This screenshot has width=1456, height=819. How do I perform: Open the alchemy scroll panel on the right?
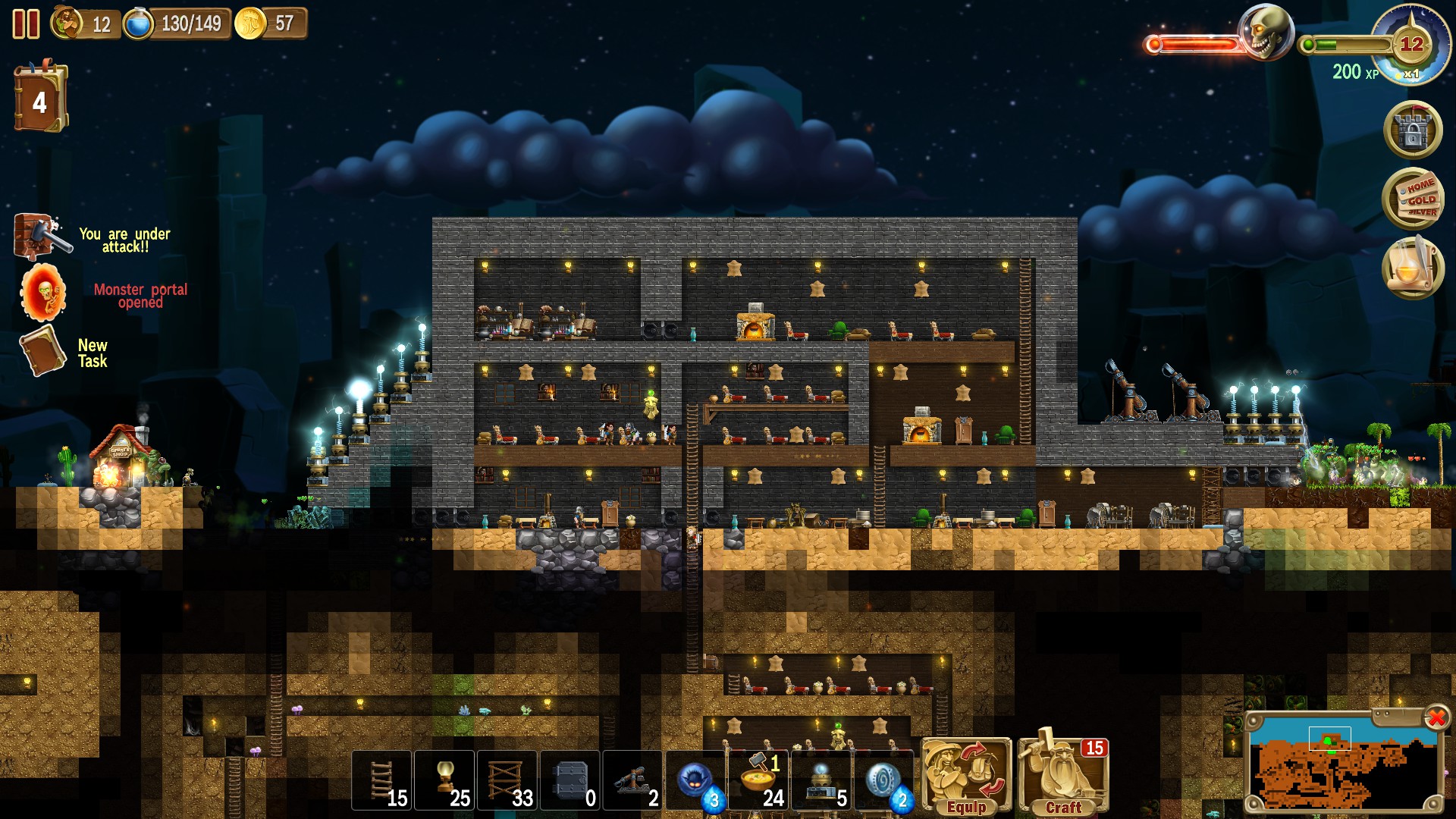[1414, 267]
